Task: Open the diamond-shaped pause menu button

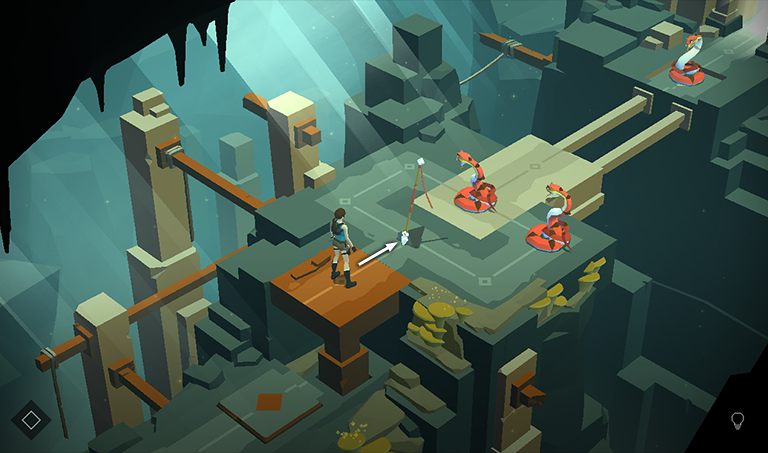Action: point(31,420)
